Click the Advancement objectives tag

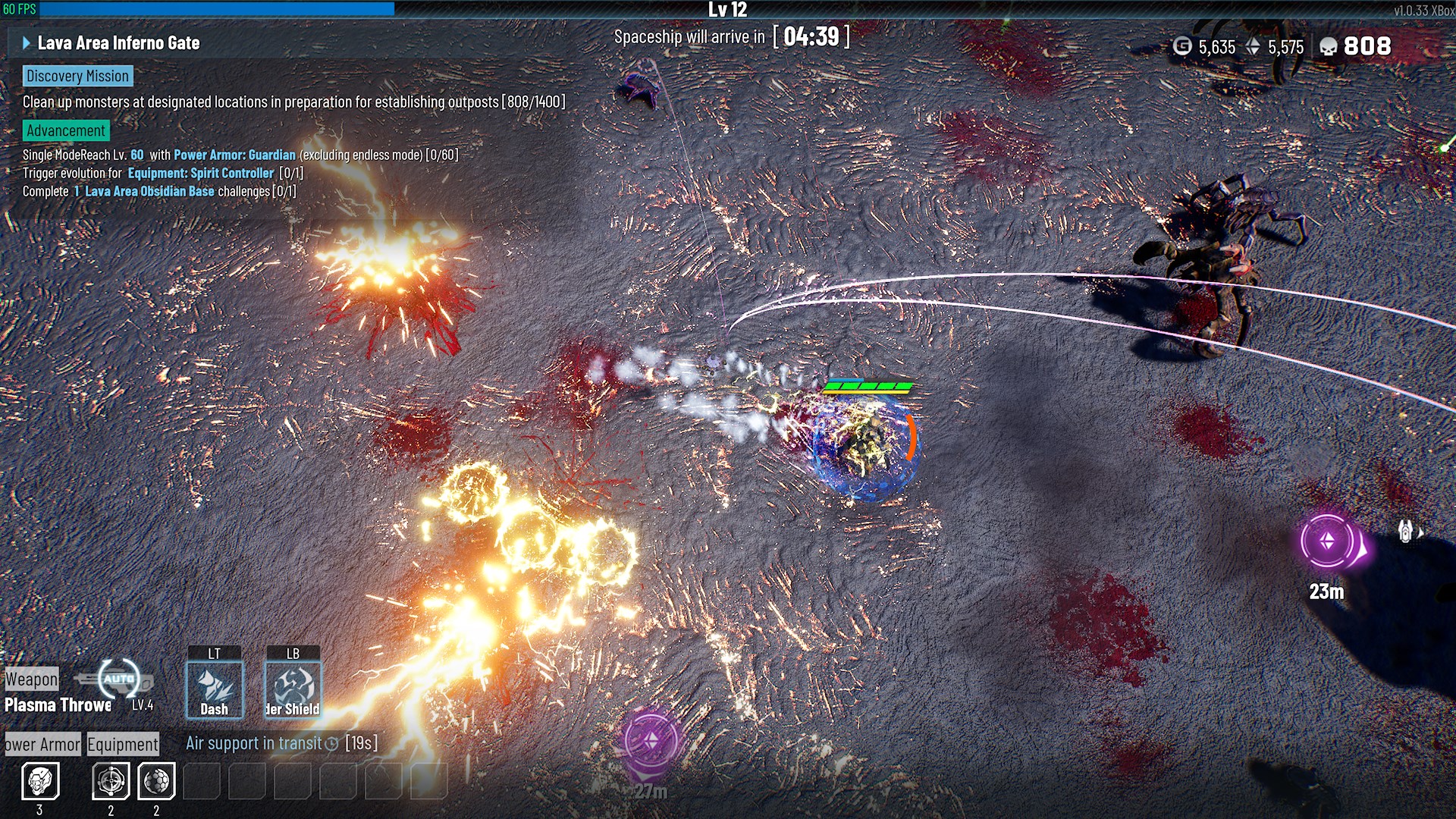click(x=66, y=130)
